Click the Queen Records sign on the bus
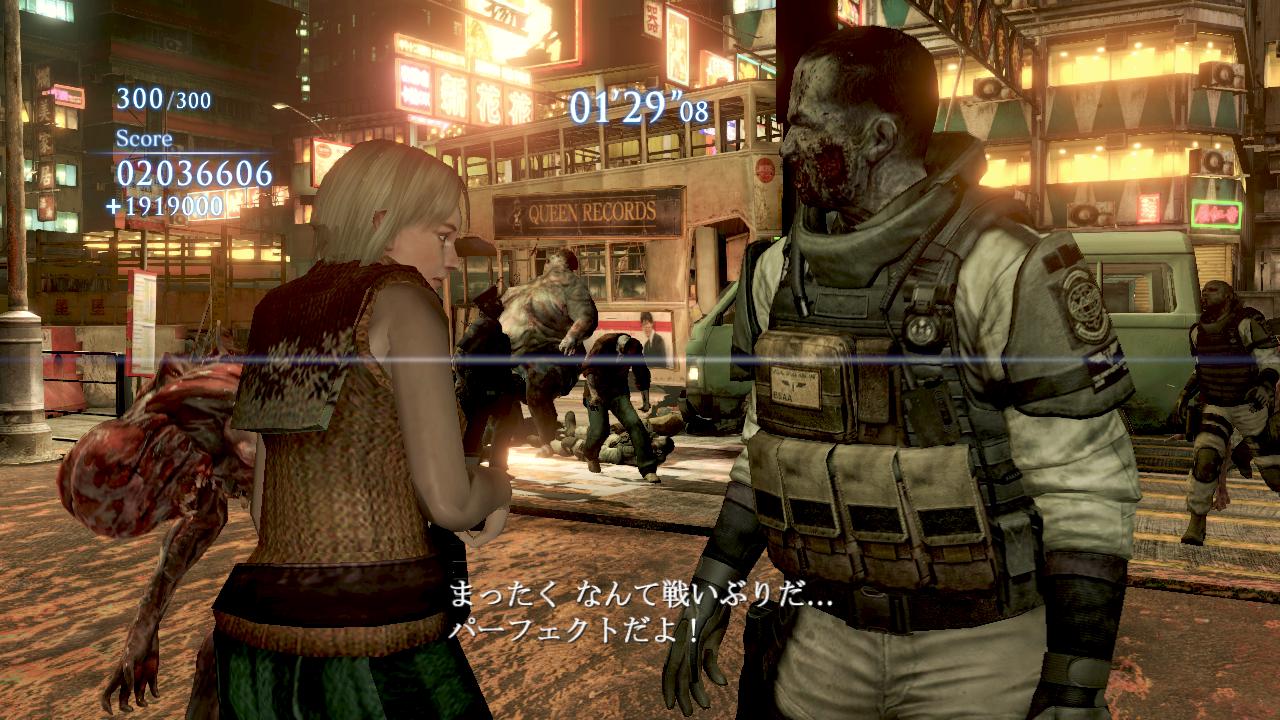 tap(590, 212)
